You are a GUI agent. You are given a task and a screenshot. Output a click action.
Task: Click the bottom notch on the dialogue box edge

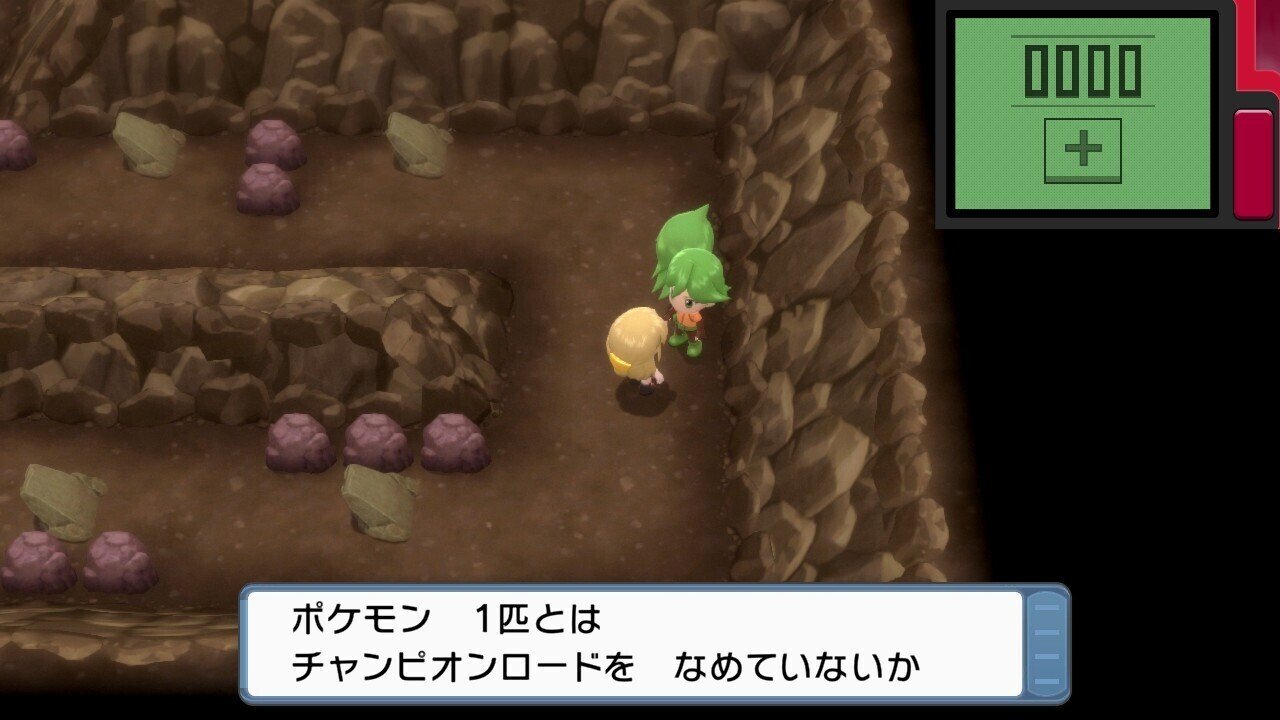pos(1047,682)
